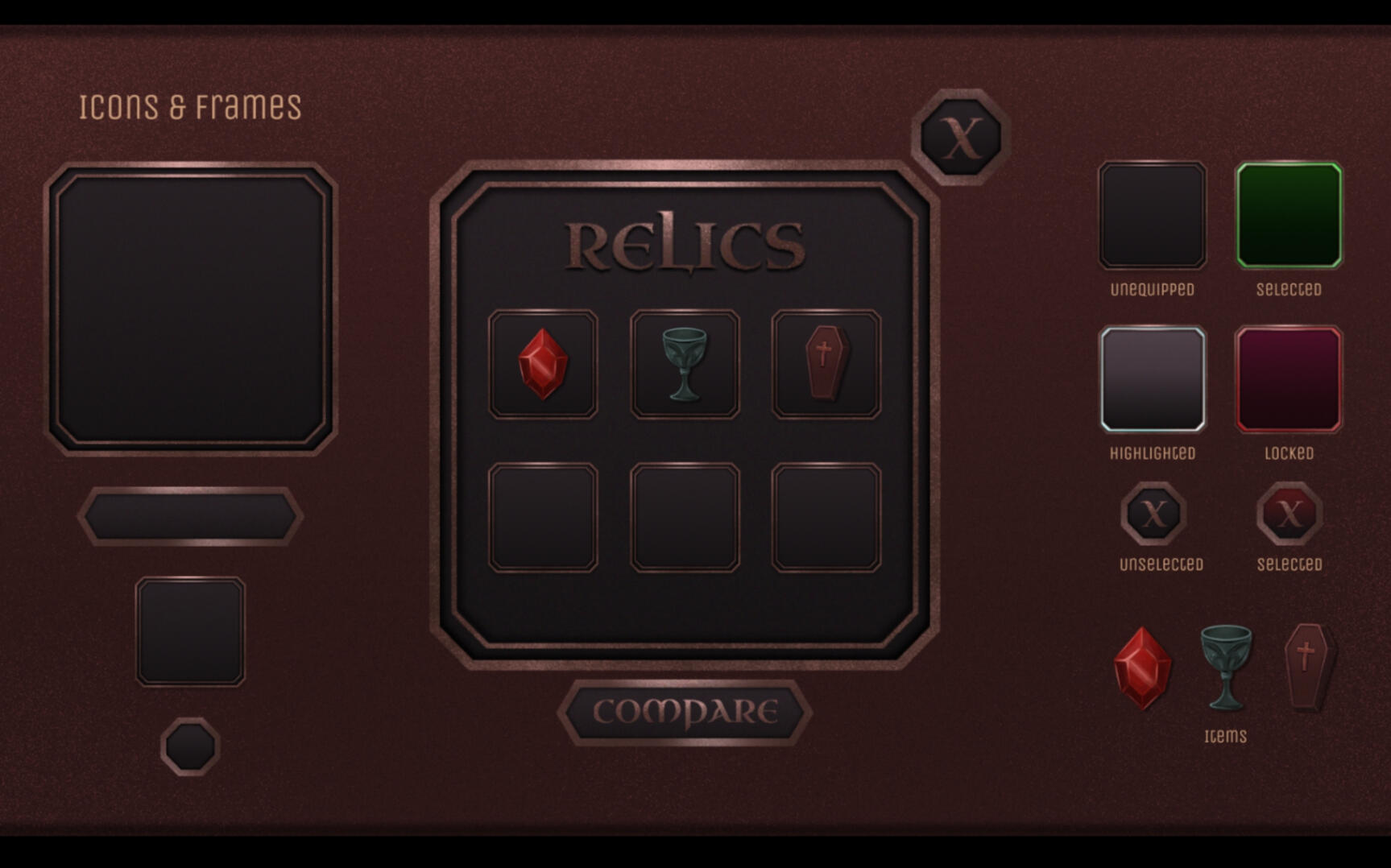Toggle the Unselected X button state
The width and height of the screenshot is (1391, 868).
[1154, 514]
